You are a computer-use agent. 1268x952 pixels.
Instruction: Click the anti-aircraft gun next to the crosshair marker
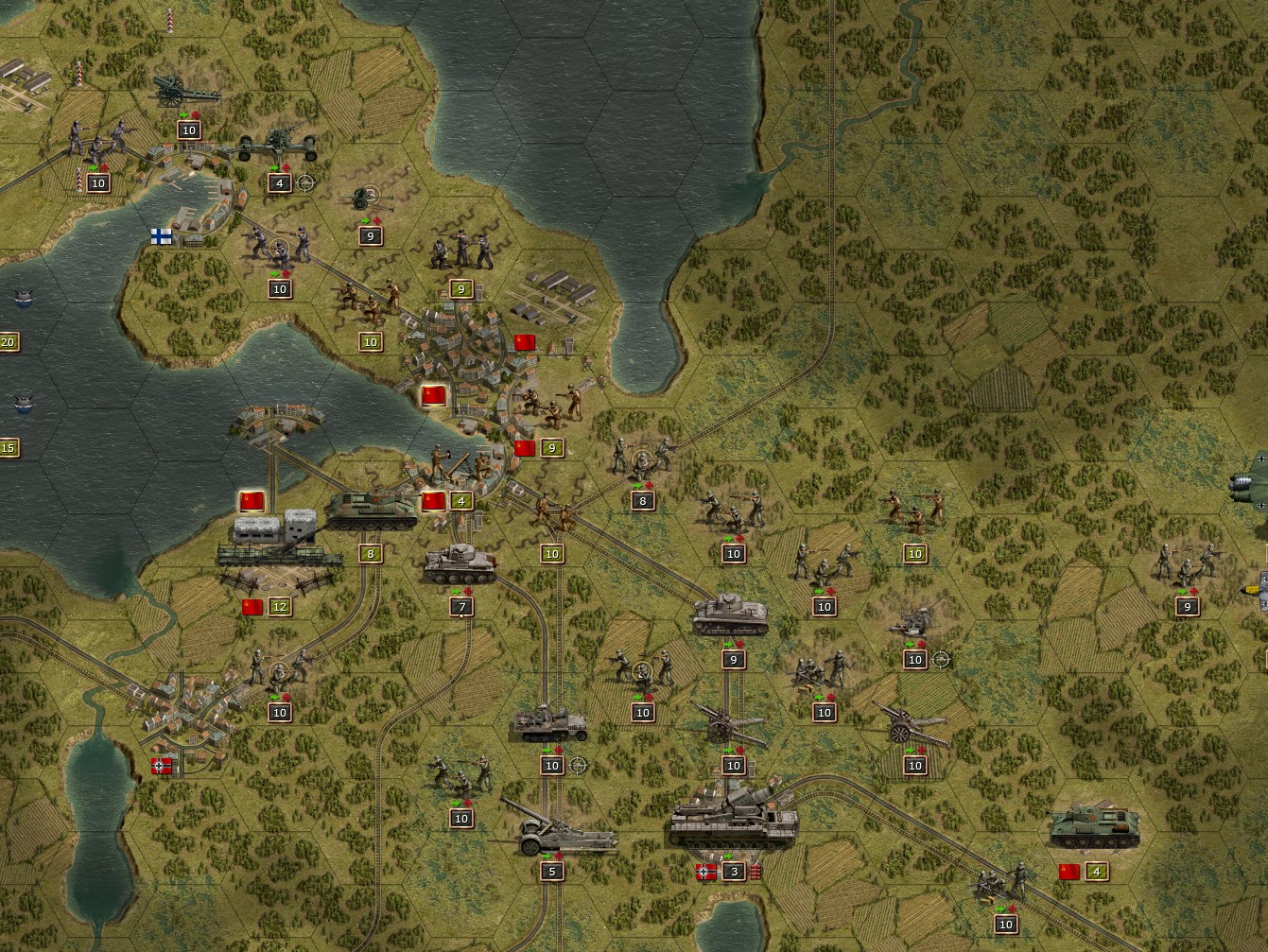911,629
